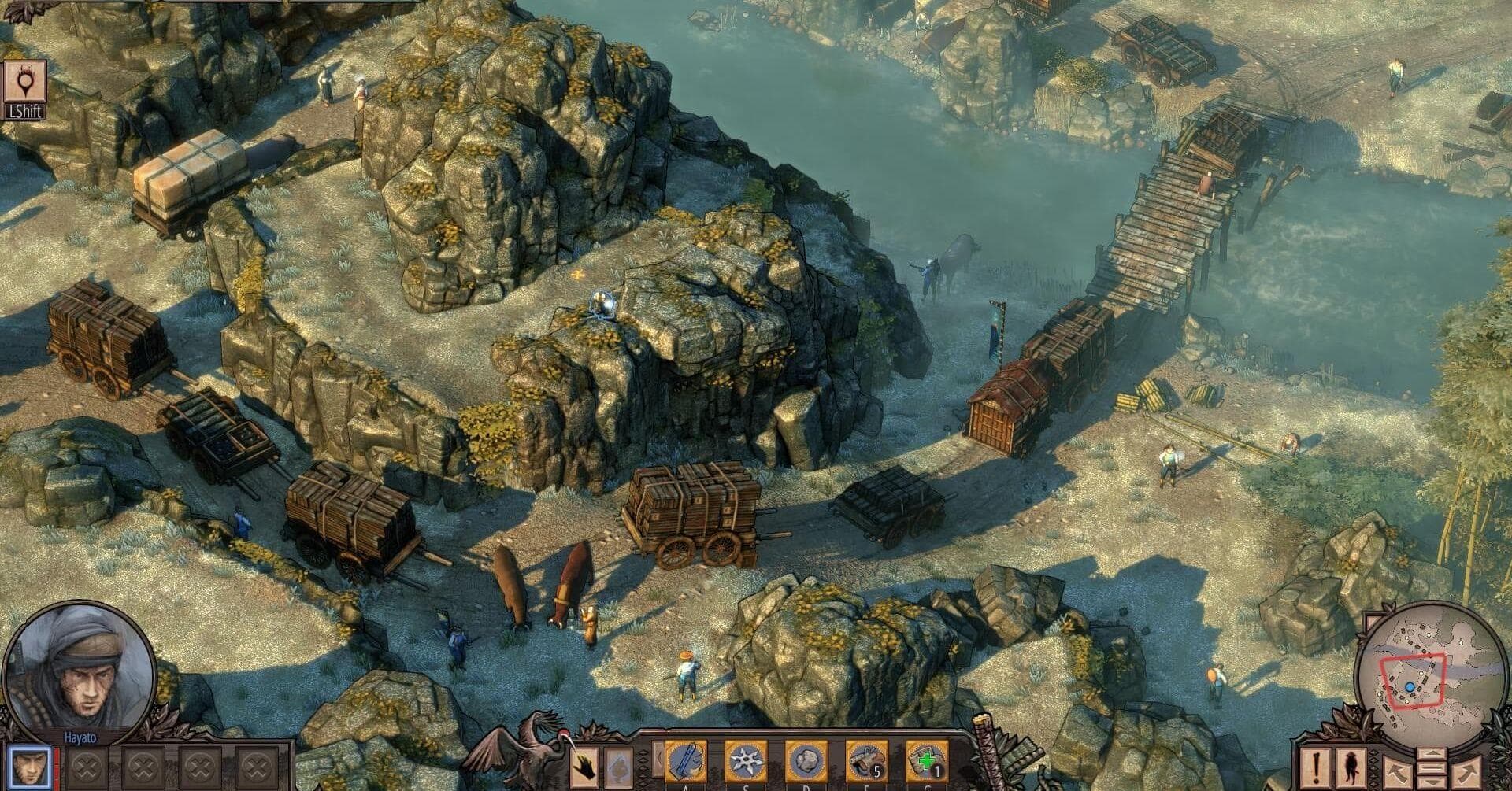Activate the sword attack ability

click(684, 761)
